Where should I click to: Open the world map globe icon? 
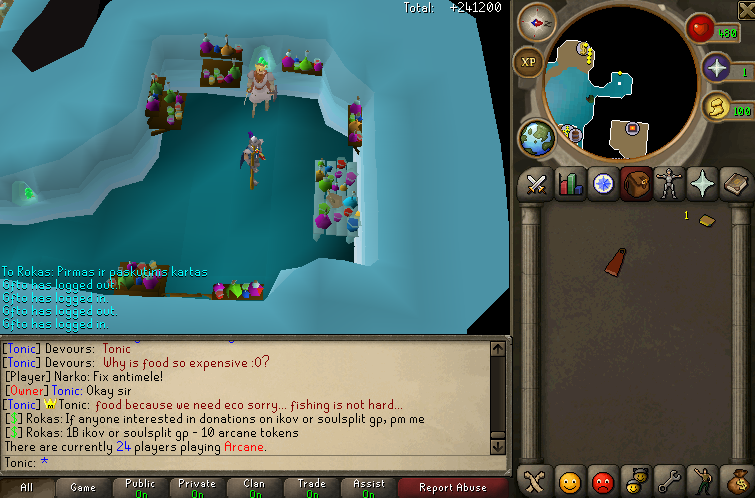click(x=536, y=138)
